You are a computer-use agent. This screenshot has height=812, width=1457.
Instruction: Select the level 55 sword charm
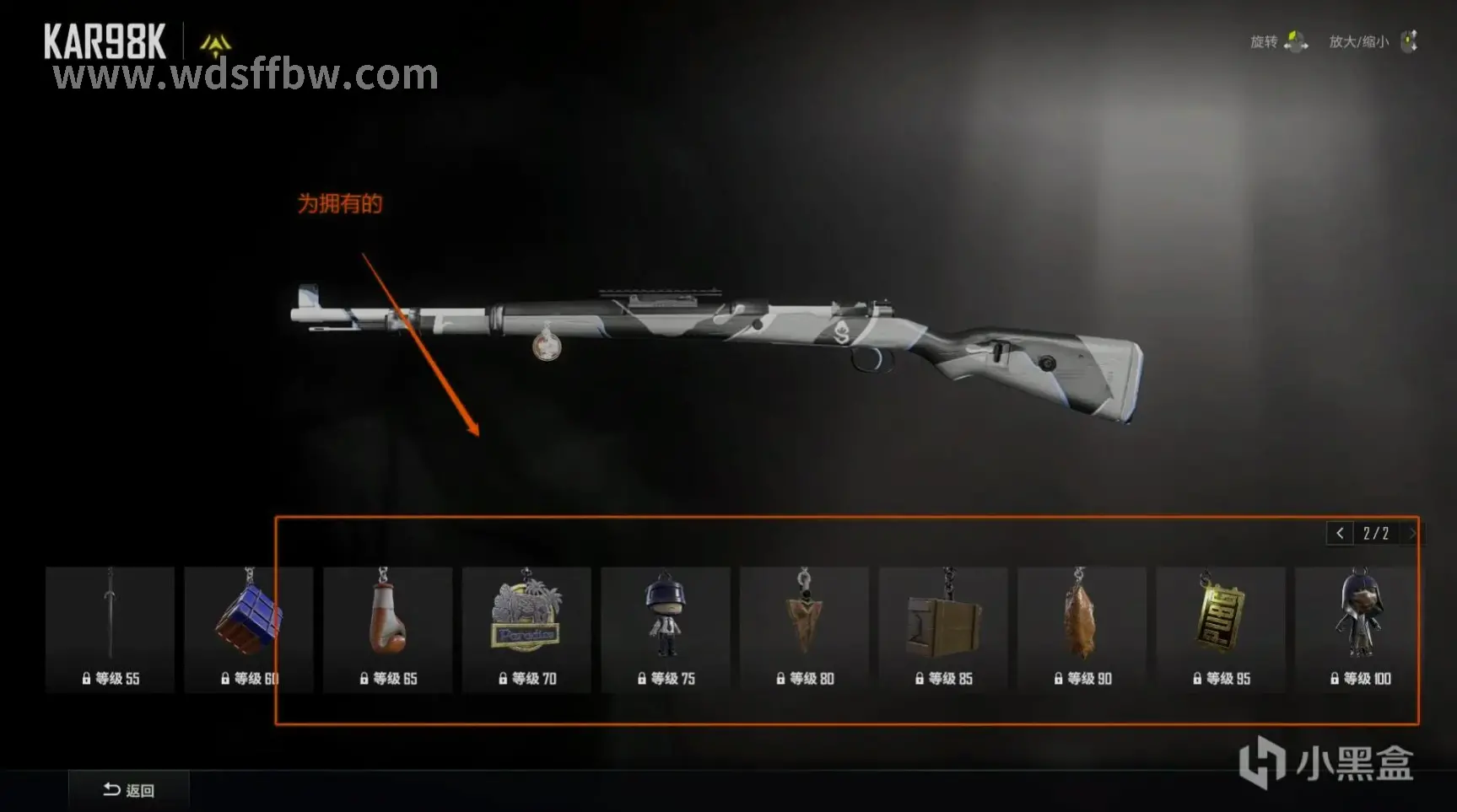(110, 629)
